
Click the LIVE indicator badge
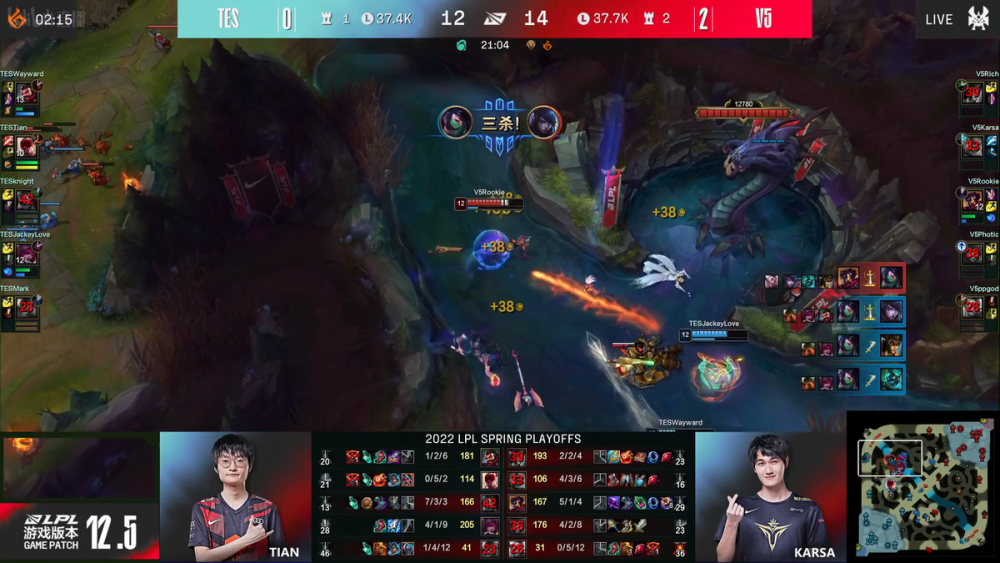[x=939, y=19]
